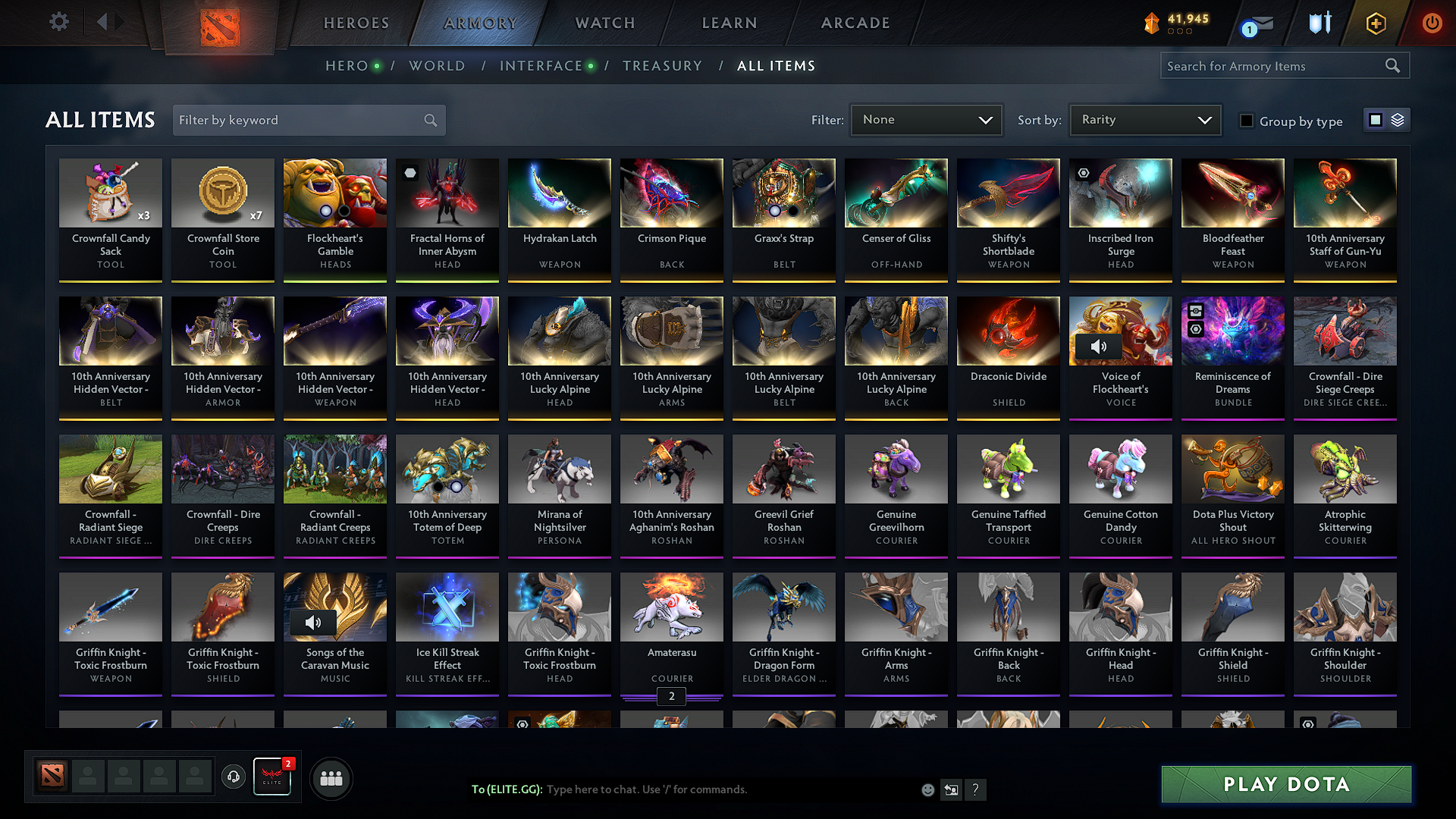Open the Dota Plus hexagonal plus icon

[x=1375, y=23]
